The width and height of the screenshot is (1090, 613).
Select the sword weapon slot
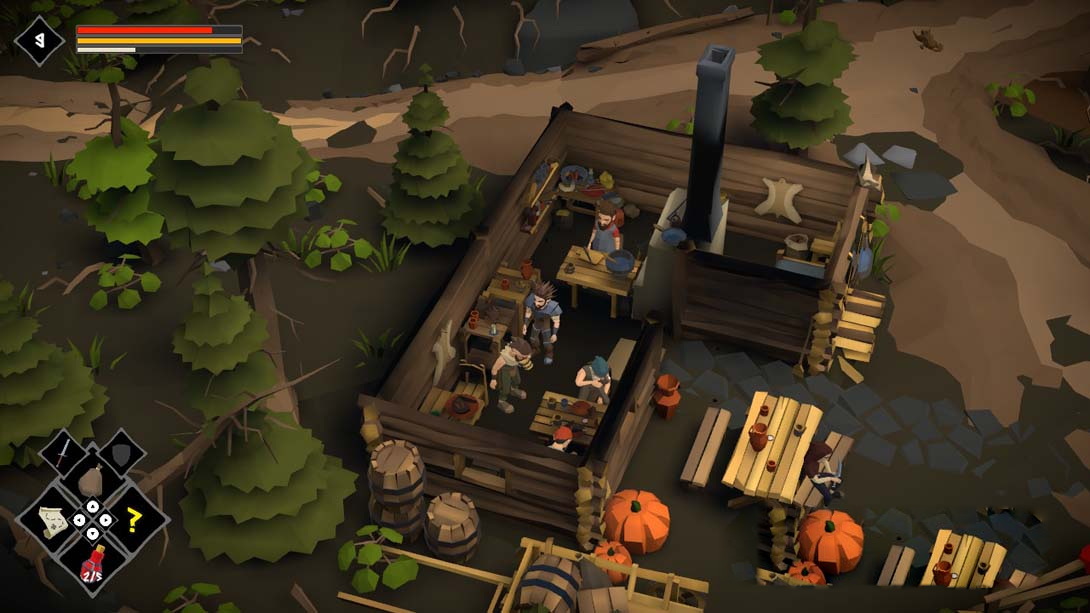(63, 453)
